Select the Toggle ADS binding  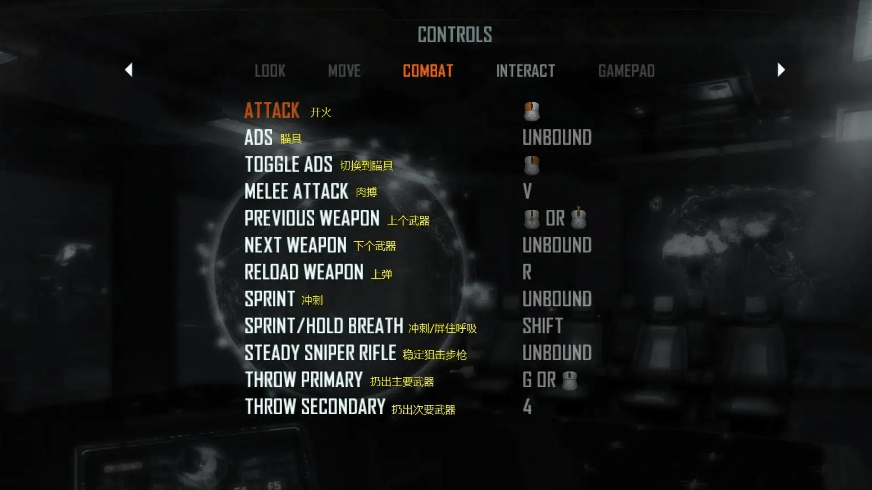point(288,165)
